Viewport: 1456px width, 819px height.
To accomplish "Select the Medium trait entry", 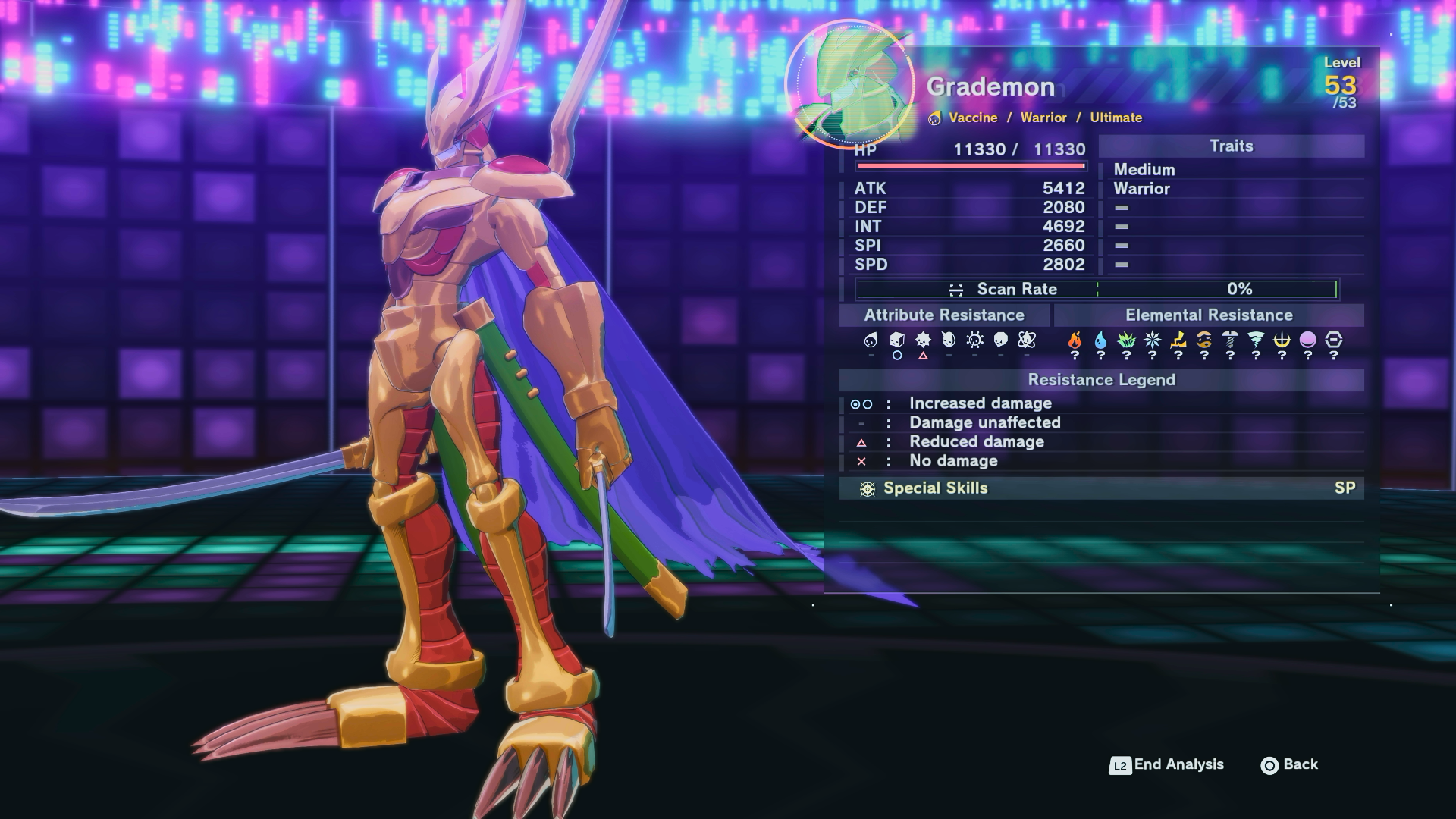I will pos(1144,170).
